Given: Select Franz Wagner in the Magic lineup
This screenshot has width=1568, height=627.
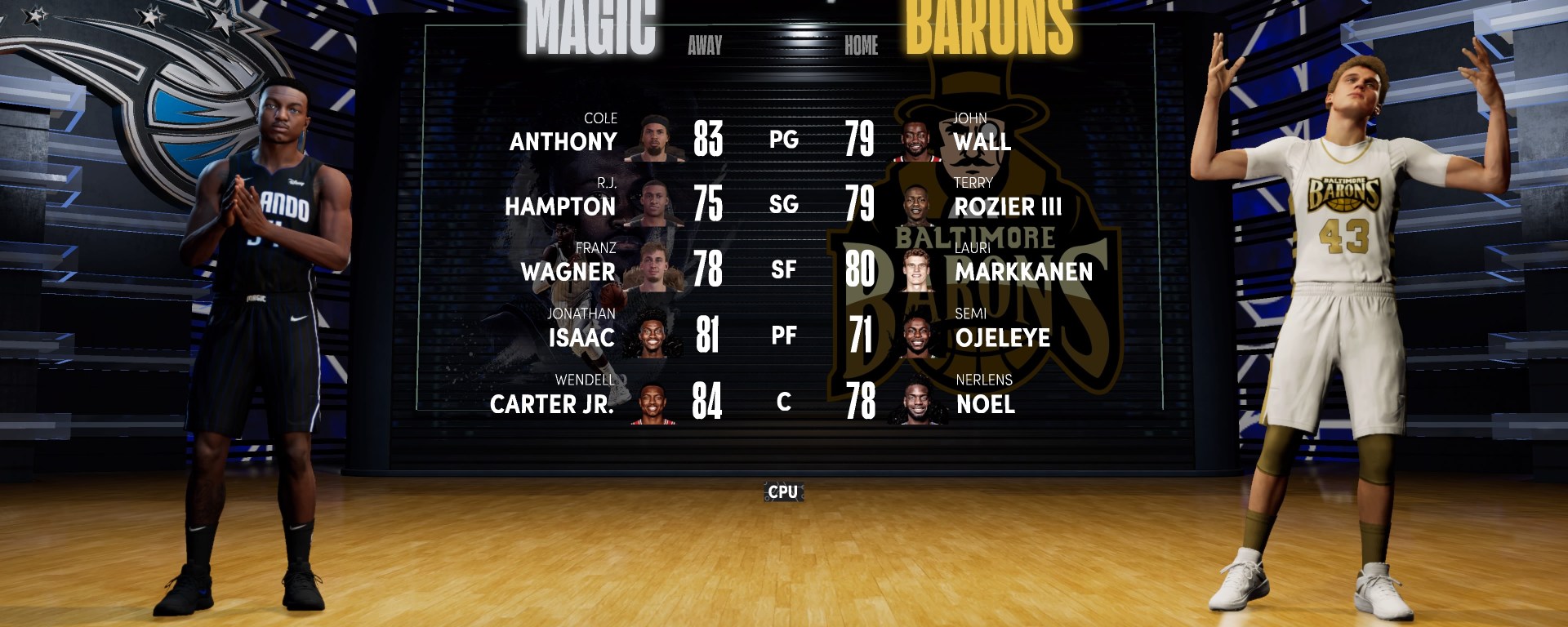Looking at the screenshot, I should (x=568, y=271).
